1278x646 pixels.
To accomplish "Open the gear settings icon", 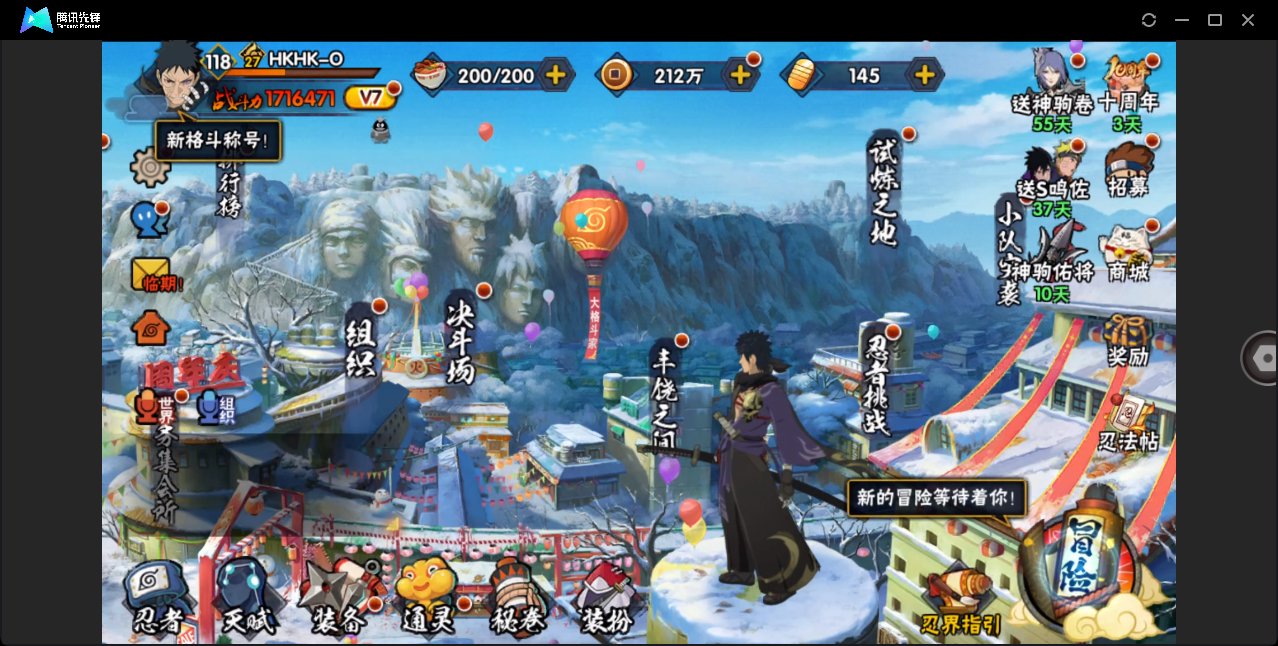I will pyautogui.click(x=150, y=167).
